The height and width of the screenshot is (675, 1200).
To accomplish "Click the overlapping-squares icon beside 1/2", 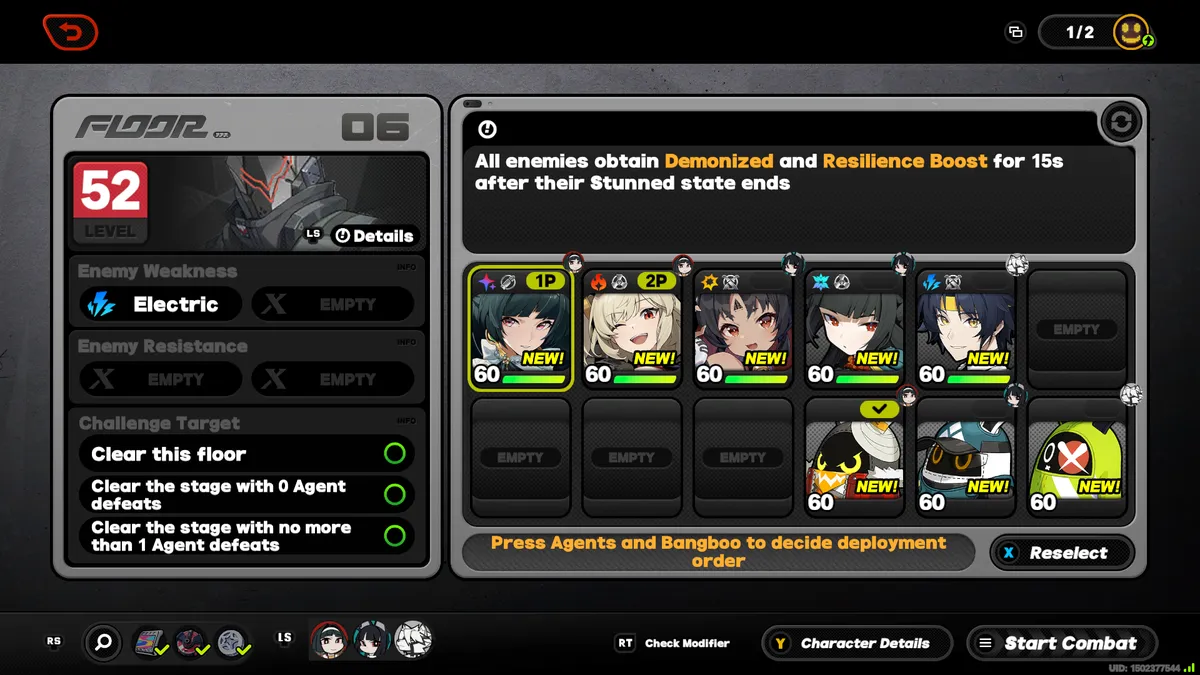I will point(1015,32).
